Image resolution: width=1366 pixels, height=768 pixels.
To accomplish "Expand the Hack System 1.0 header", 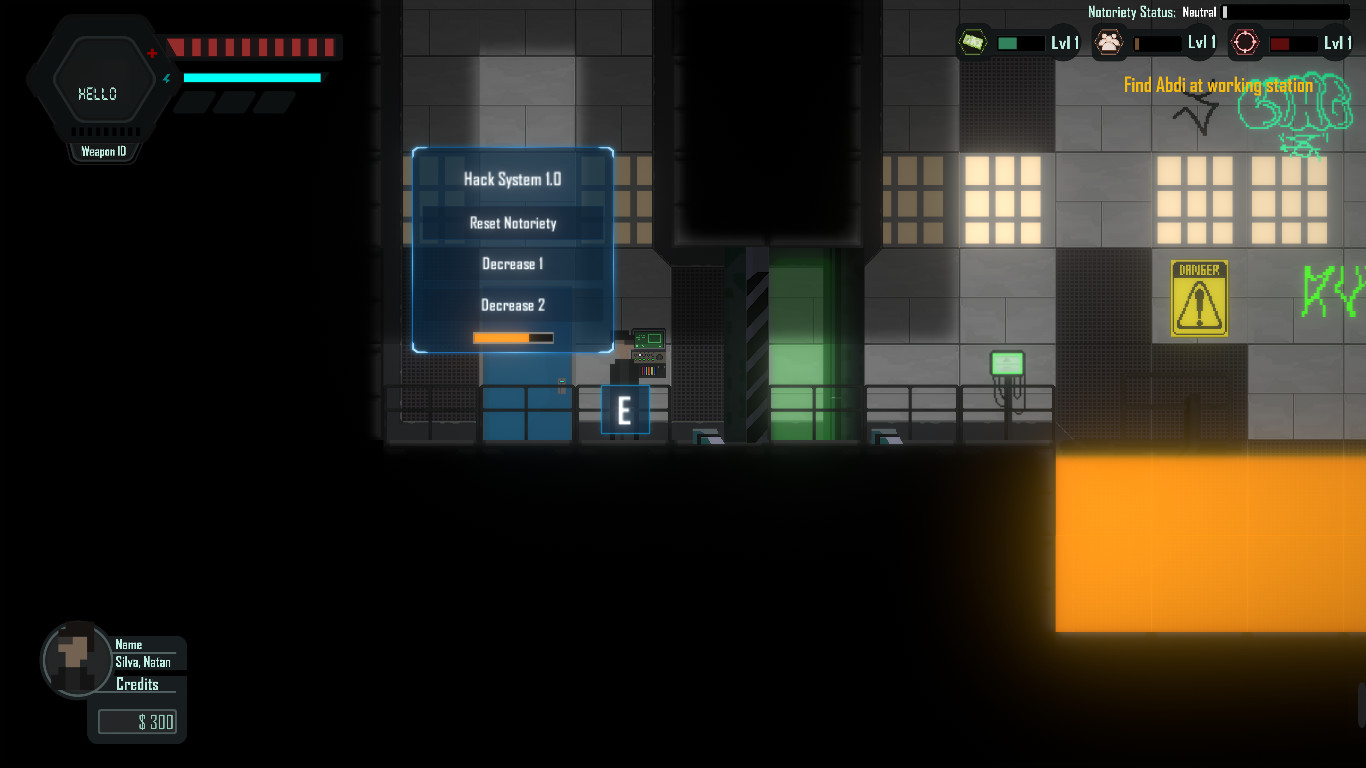I will [512, 179].
